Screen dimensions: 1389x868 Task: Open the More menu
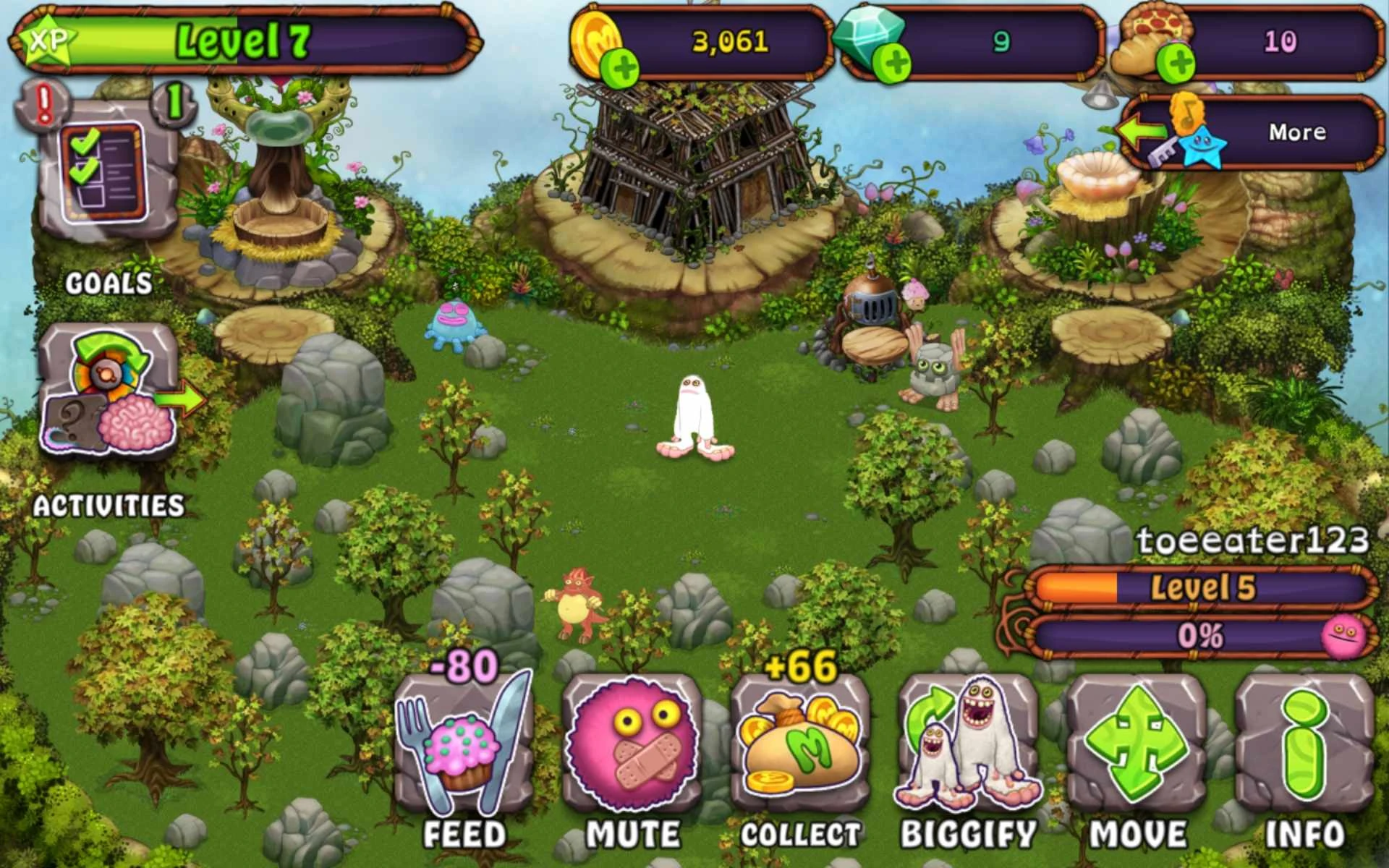point(1299,132)
